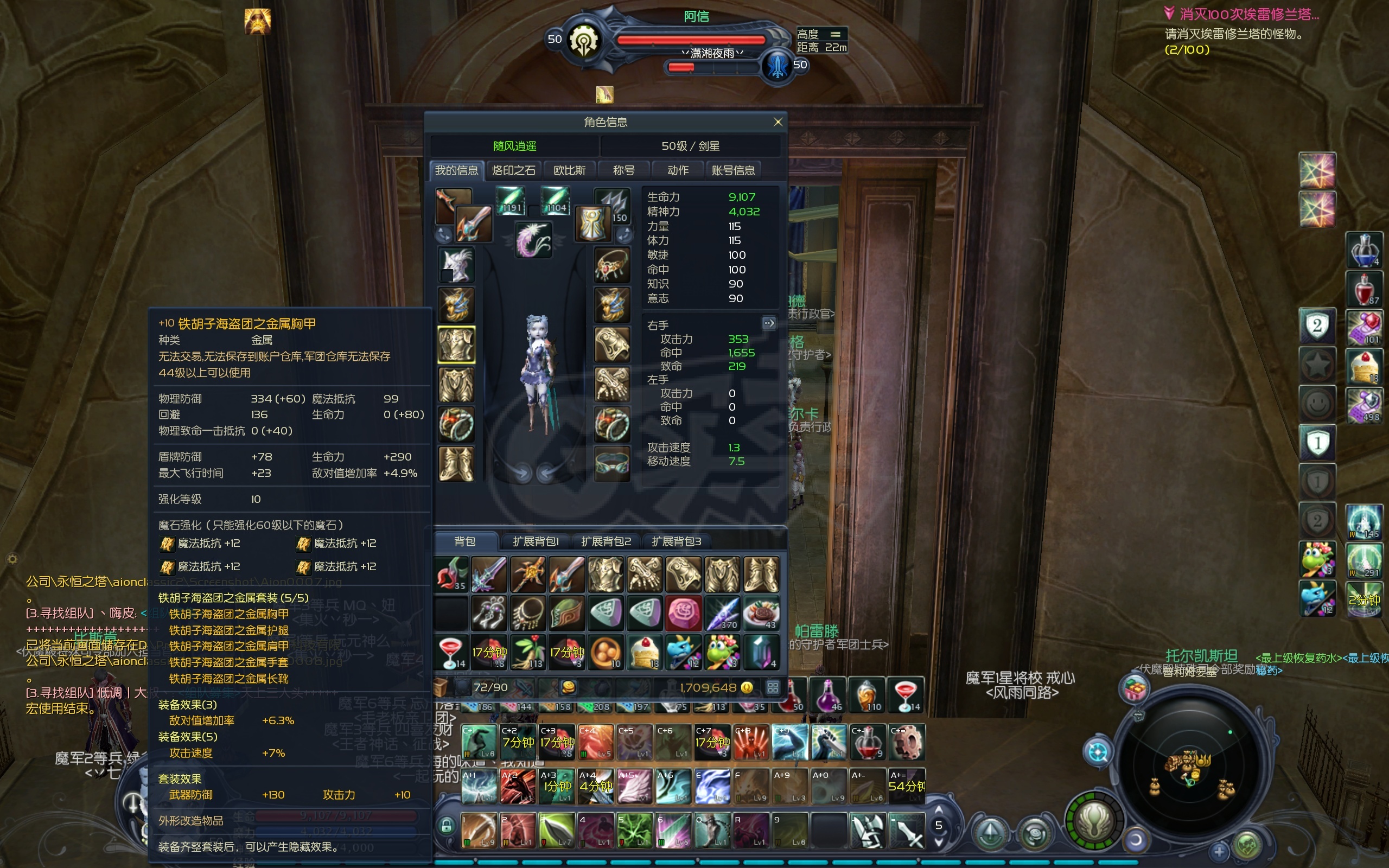
Task: Switch to 扩展背包2 bag tab
Action: [606, 541]
